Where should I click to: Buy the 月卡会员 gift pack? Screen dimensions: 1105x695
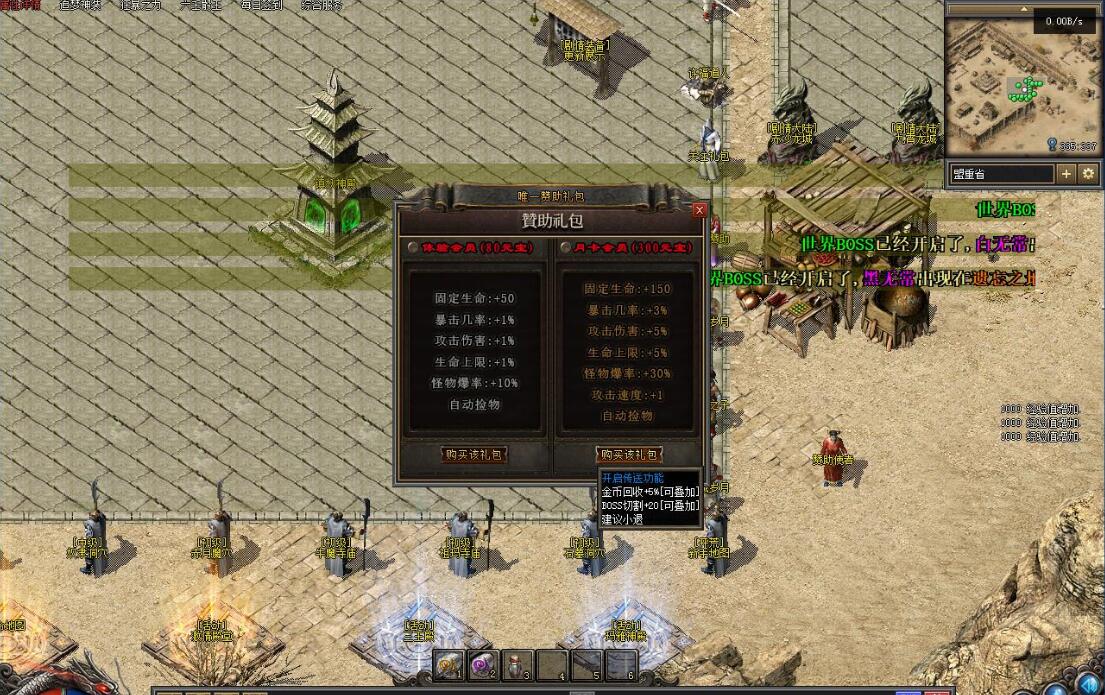point(628,455)
